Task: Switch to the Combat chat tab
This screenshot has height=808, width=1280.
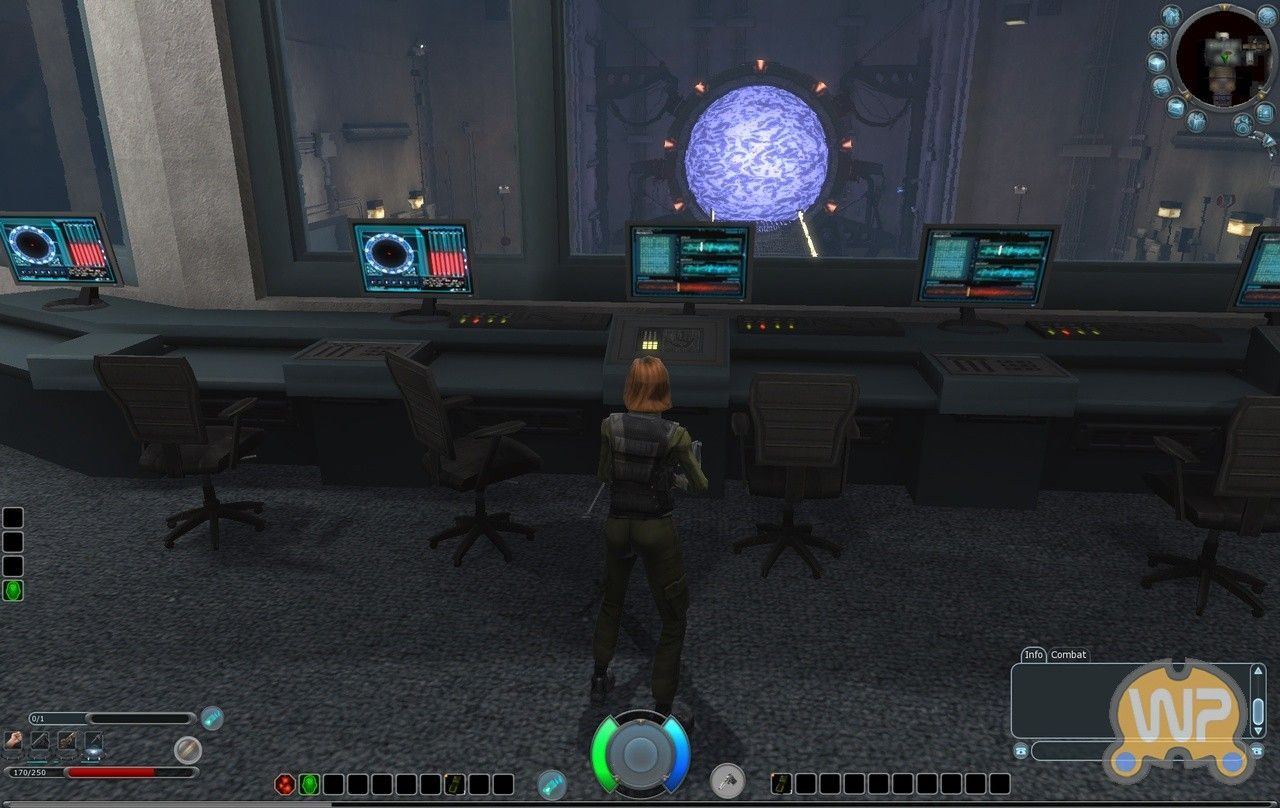Action: 1068,655
